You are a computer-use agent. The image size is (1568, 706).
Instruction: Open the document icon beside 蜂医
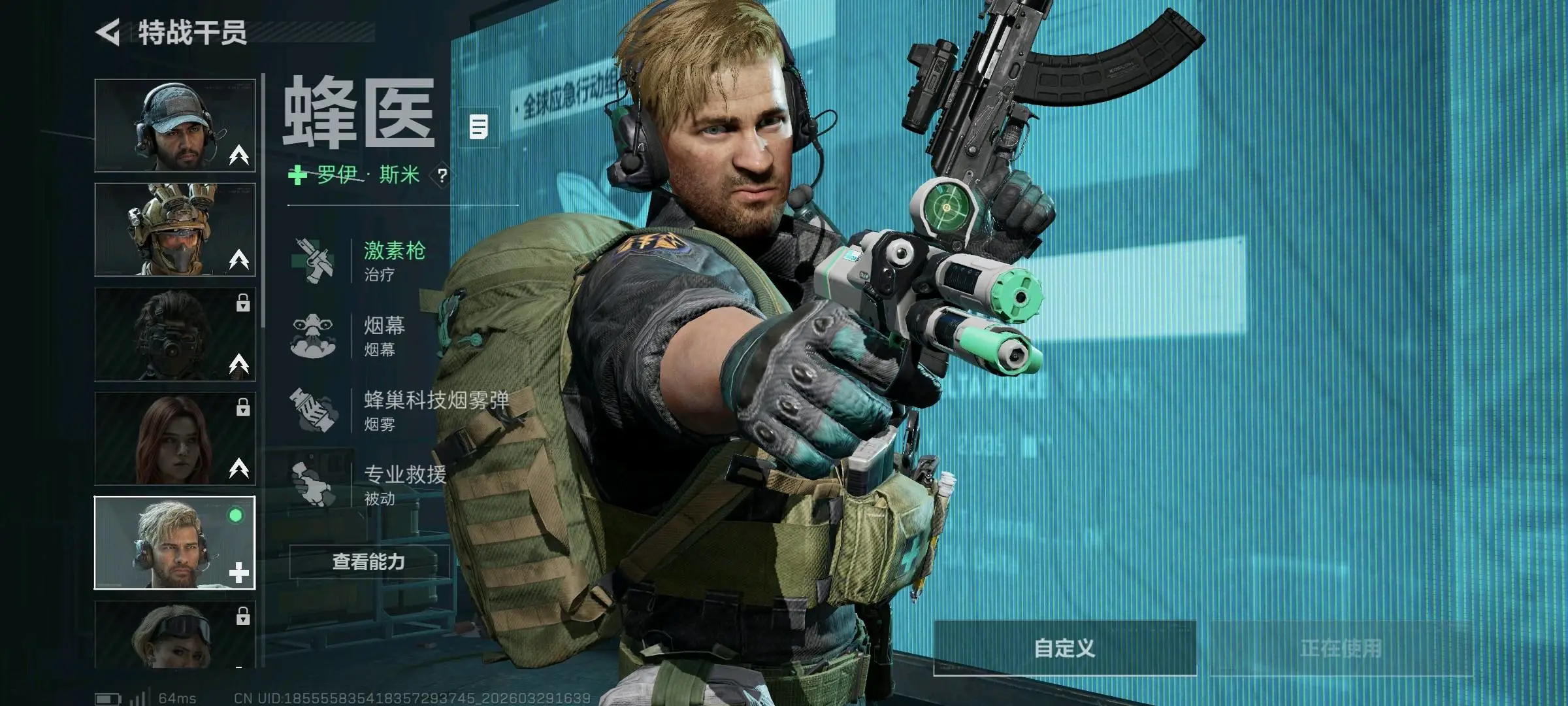click(x=479, y=127)
